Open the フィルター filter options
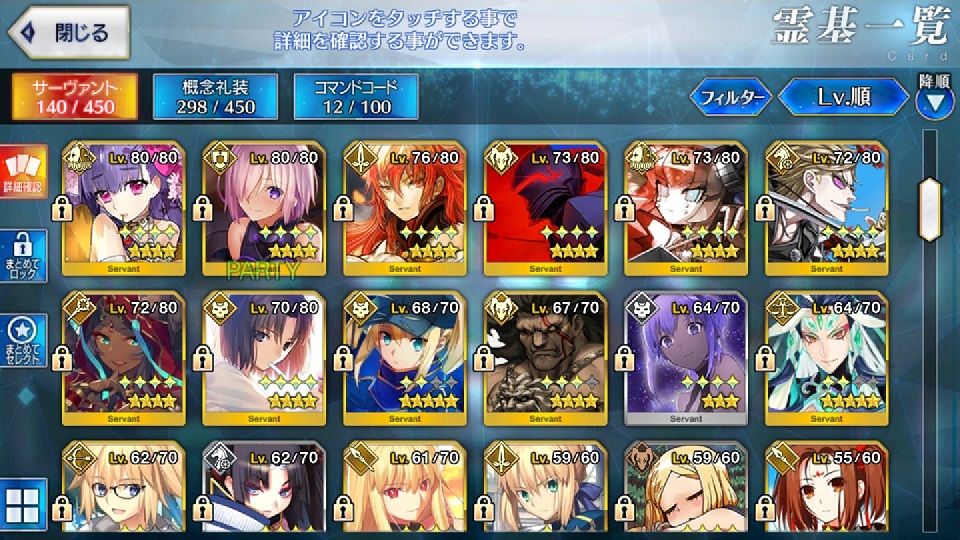 point(731,97)
